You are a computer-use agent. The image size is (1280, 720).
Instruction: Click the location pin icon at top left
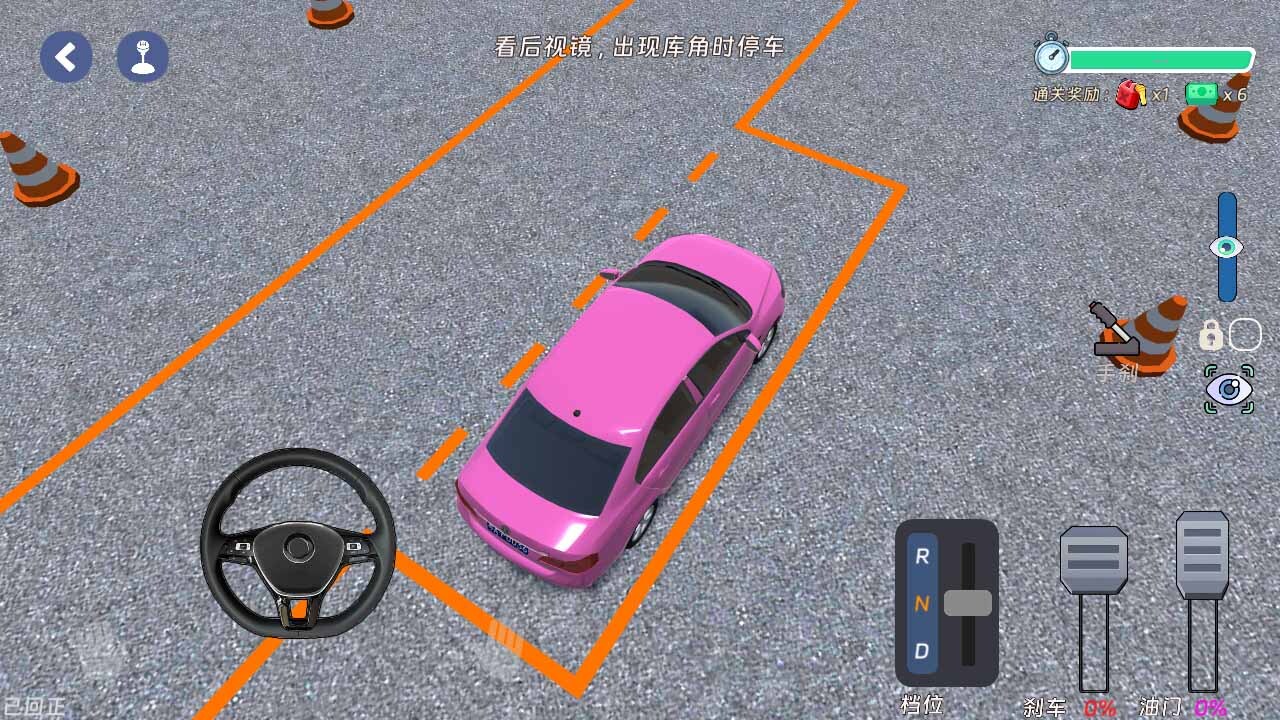141,57
